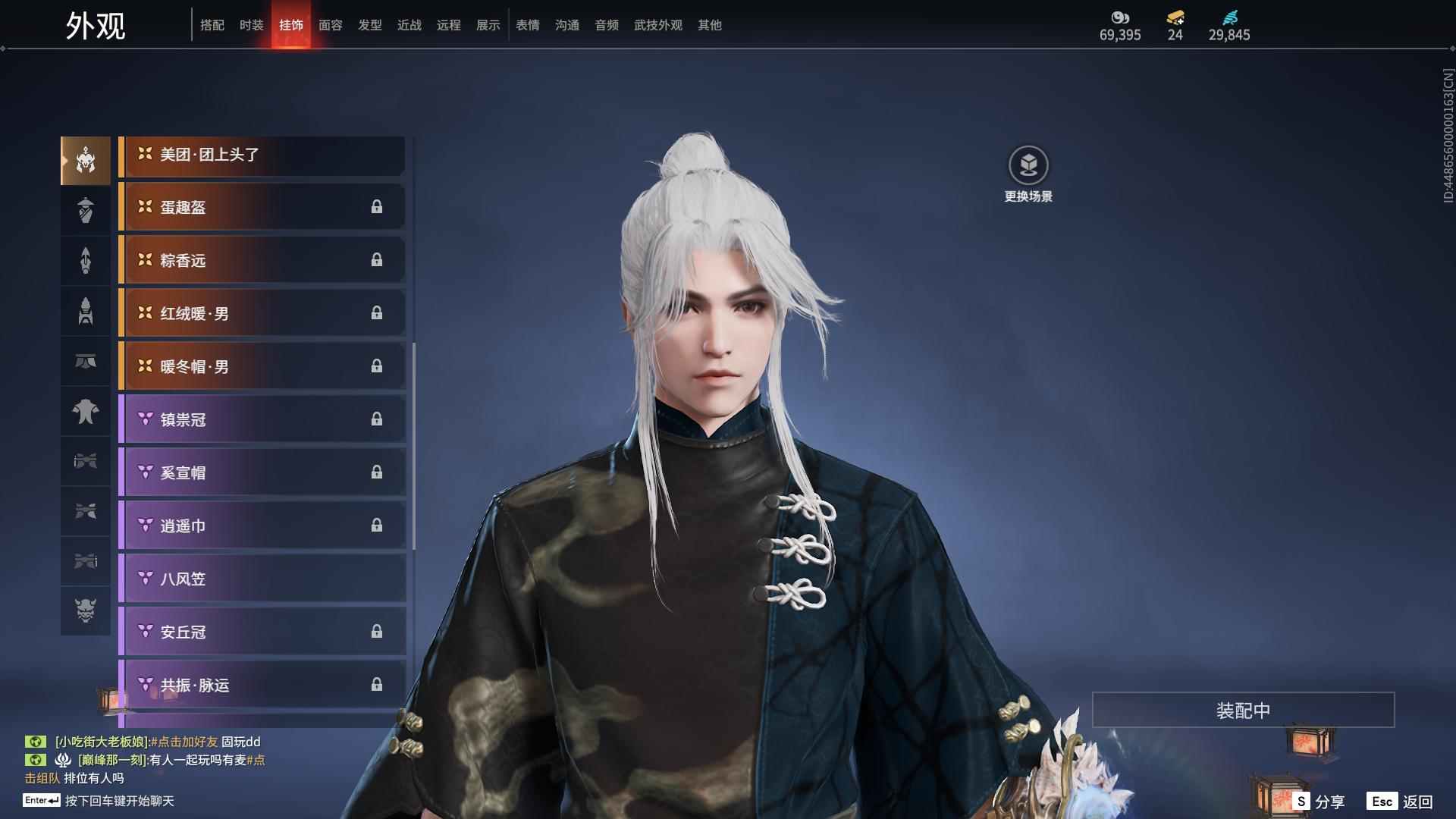1456x819 pixels.
Task: Open the 武技外观 tab
Action: [x=658, y=24]
